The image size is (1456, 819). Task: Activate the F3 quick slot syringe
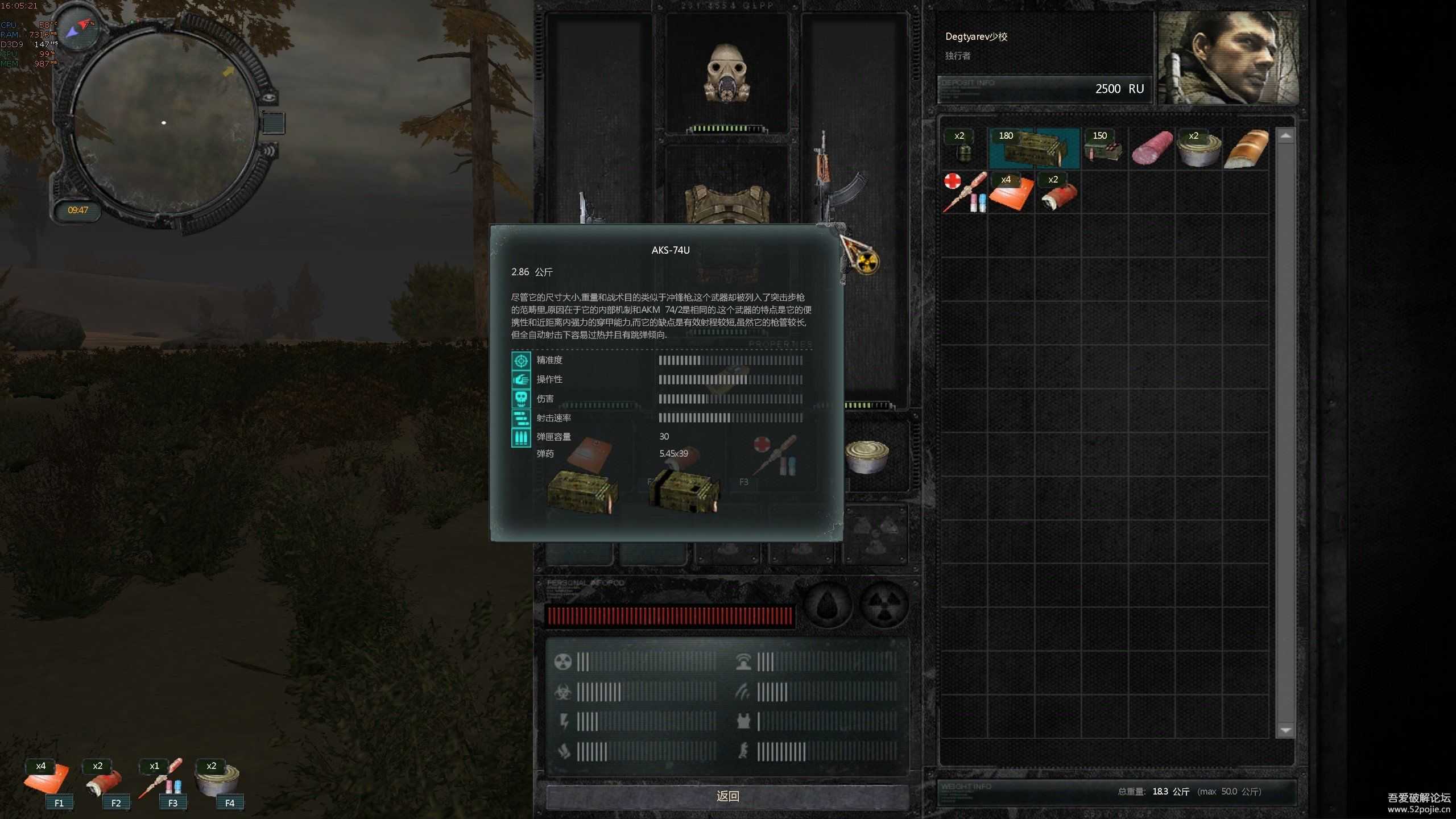pyautogui.click(x=162, y=780)
